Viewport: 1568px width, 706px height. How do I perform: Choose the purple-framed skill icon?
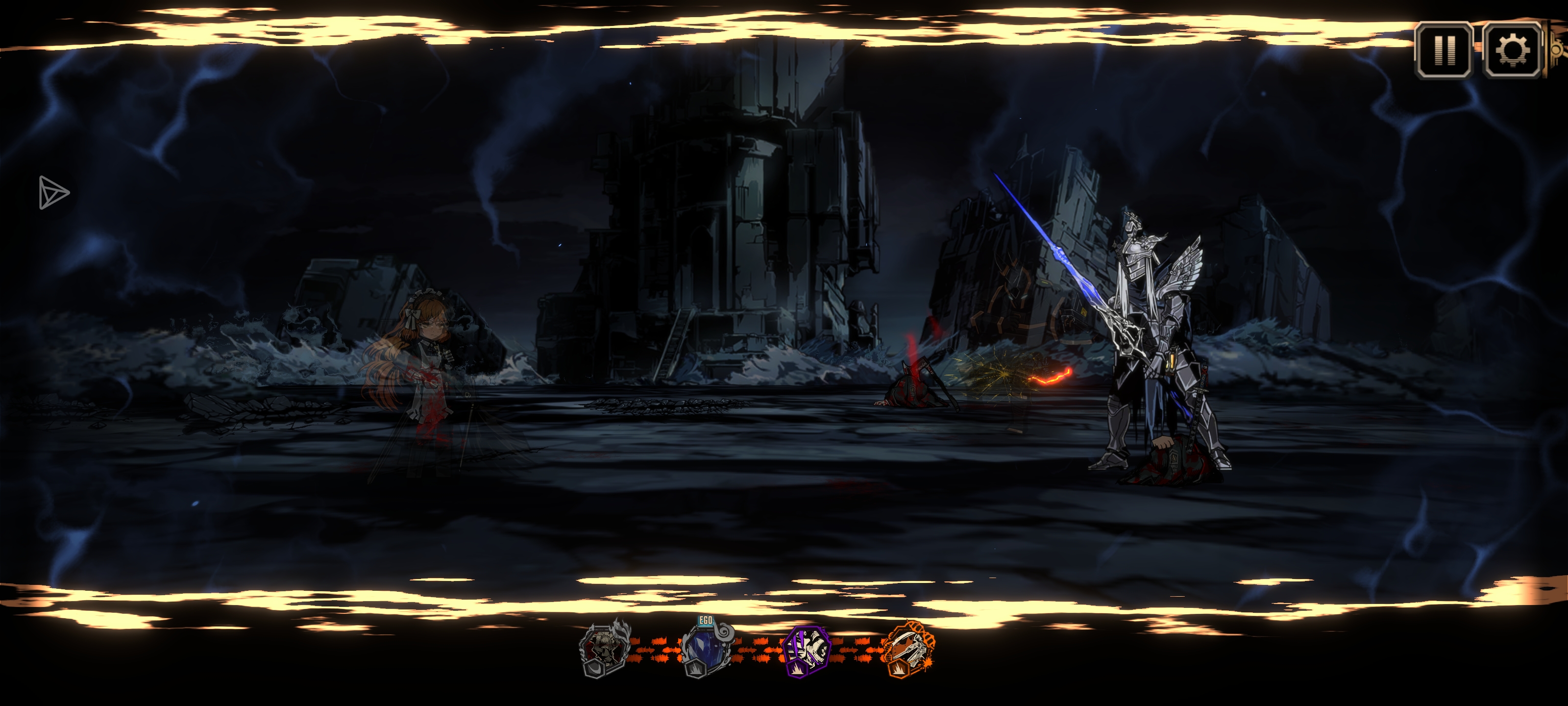click(807, 651)
